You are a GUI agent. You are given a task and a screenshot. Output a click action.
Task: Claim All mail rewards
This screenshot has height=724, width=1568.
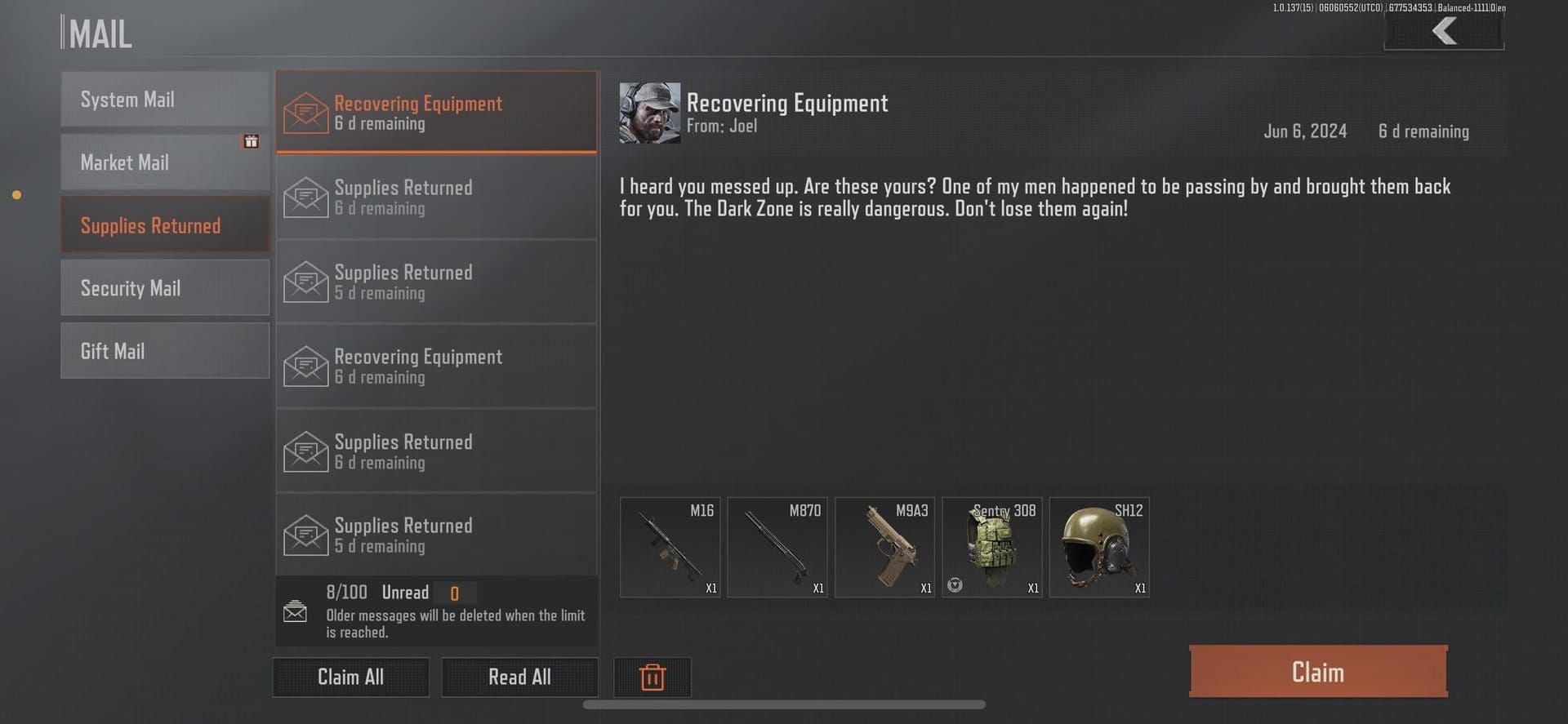coord(350,677)
